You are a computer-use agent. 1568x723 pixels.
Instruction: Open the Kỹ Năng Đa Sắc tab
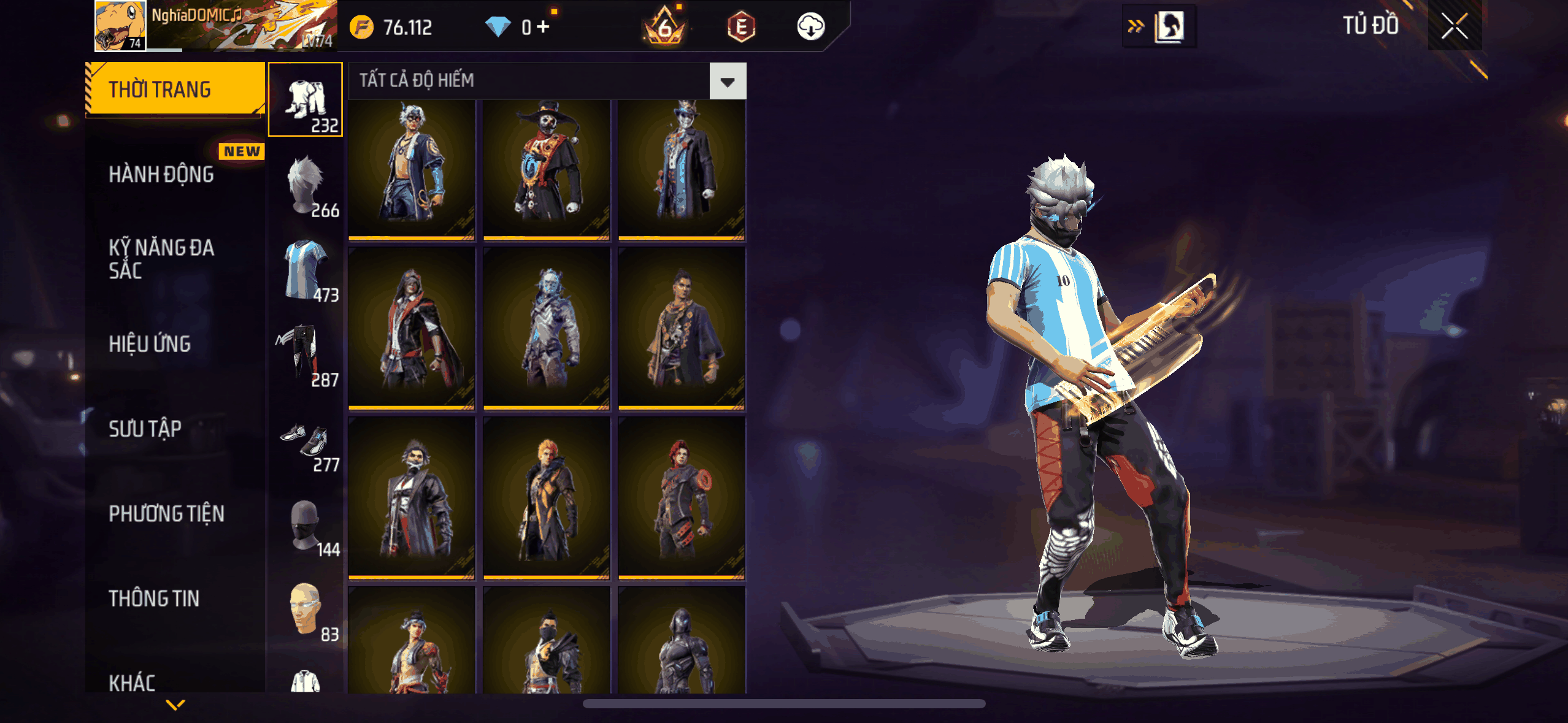(x=161, y=259)
